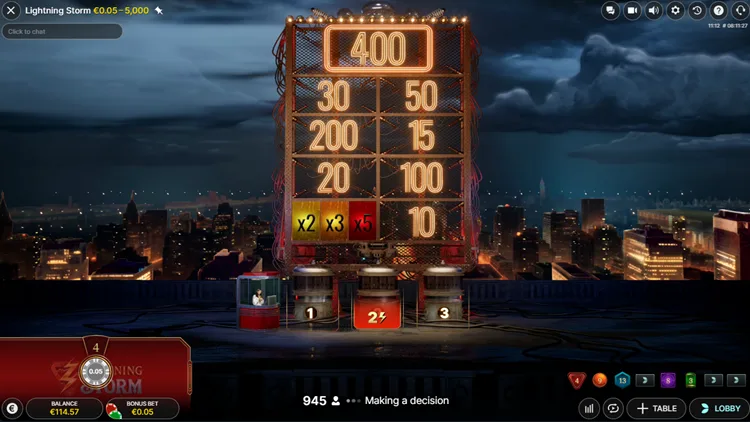The width and height of the screenshot is (750, 422).
Task: Select the blue hexagon 13 result
Action: (x=622, y=380)
